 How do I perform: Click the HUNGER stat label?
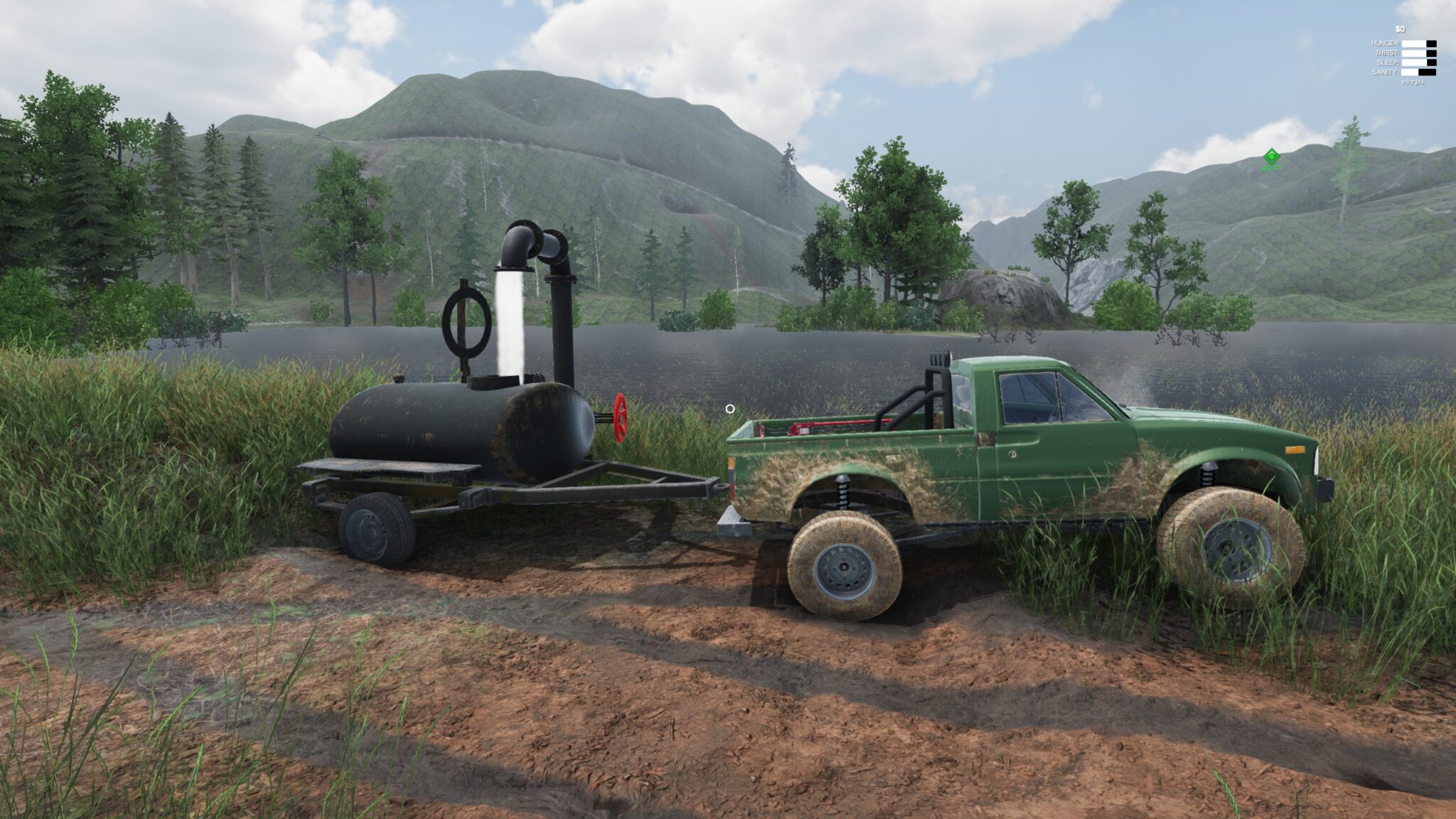1385,43
